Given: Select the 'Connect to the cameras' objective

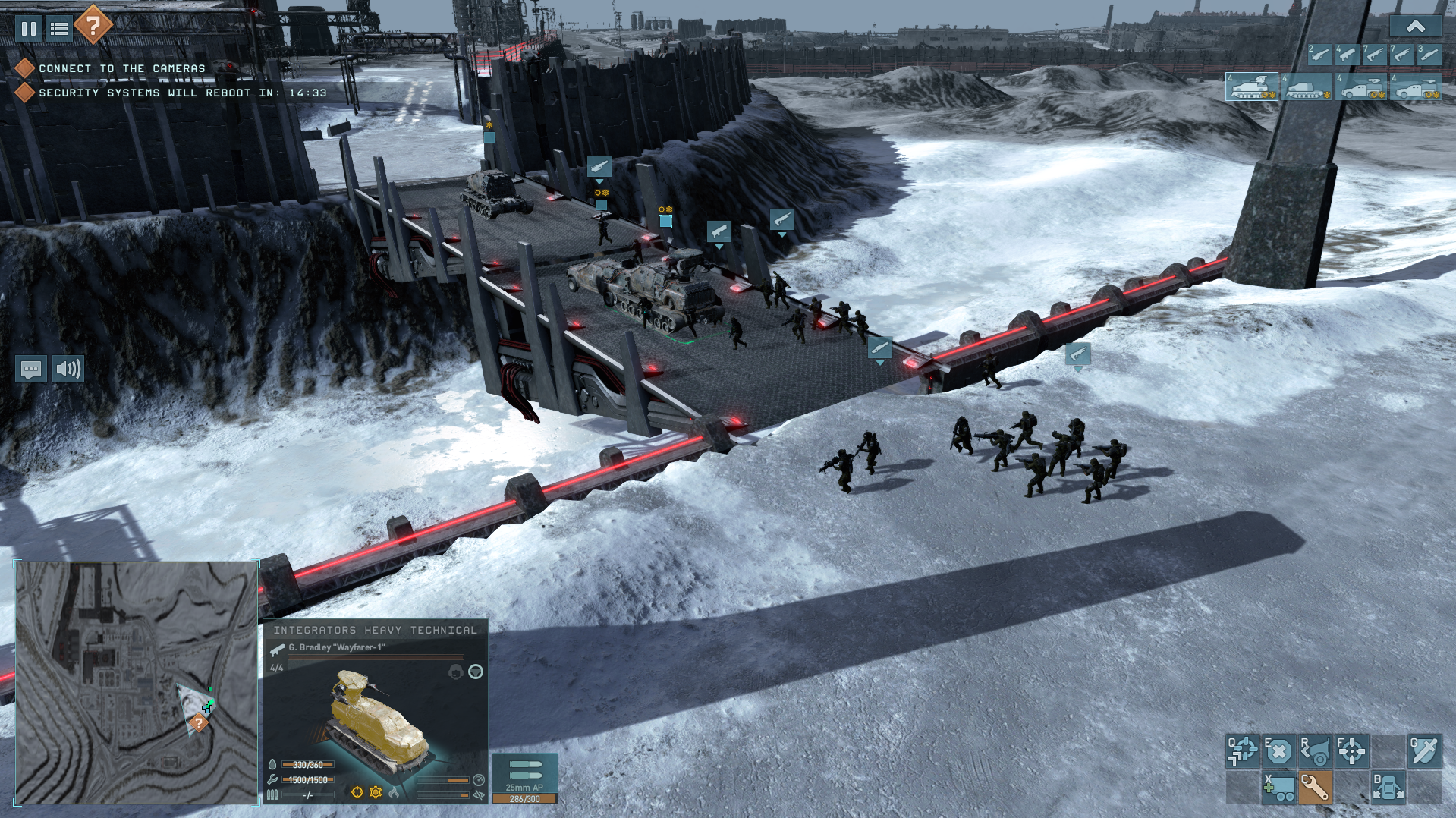Looking at the screenshot, I should (x=121, y=68).
